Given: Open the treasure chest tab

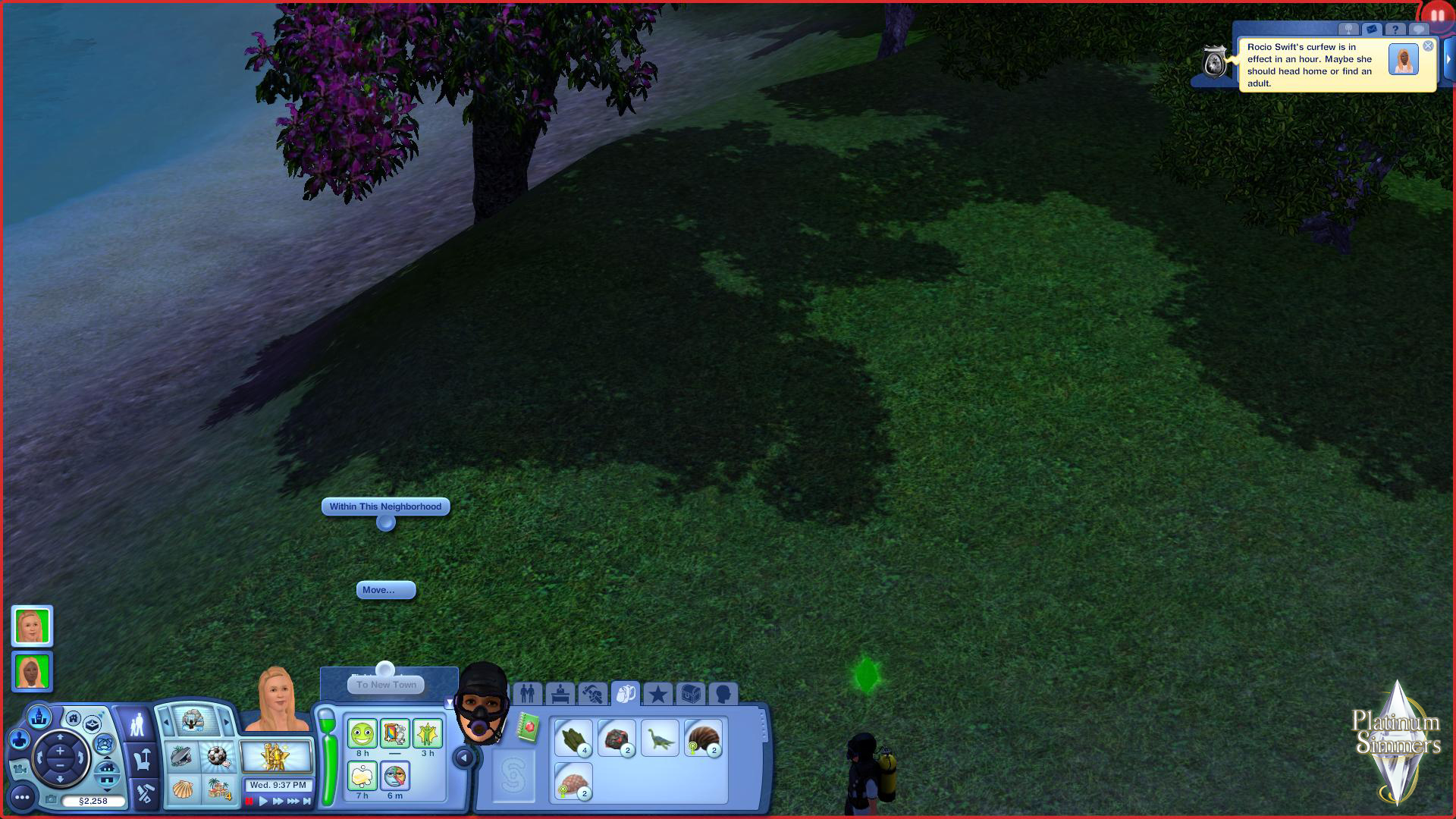Looking at the screenshot, I should 690,694.
